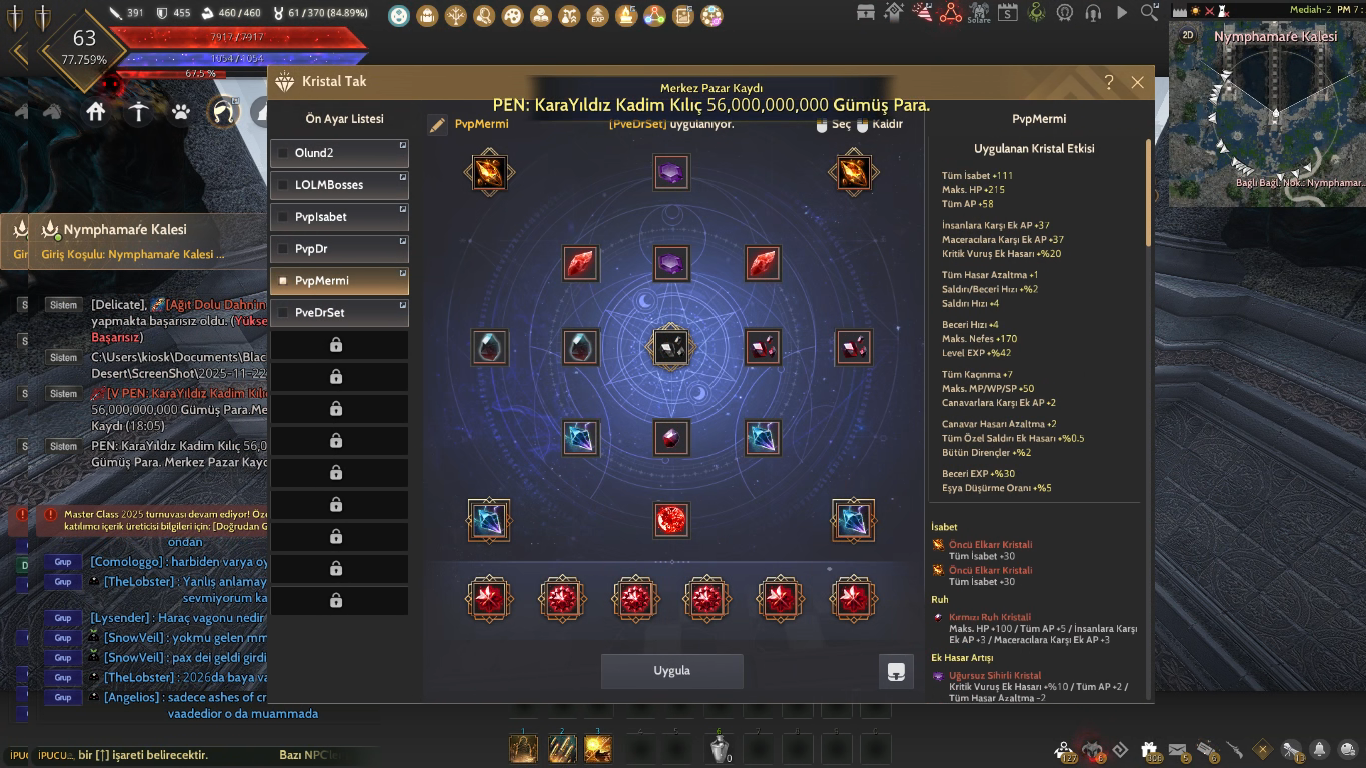The width and height of the screenshot is (1366, 768).
Task: Open the help question mark button
Action: (1109, 83)
